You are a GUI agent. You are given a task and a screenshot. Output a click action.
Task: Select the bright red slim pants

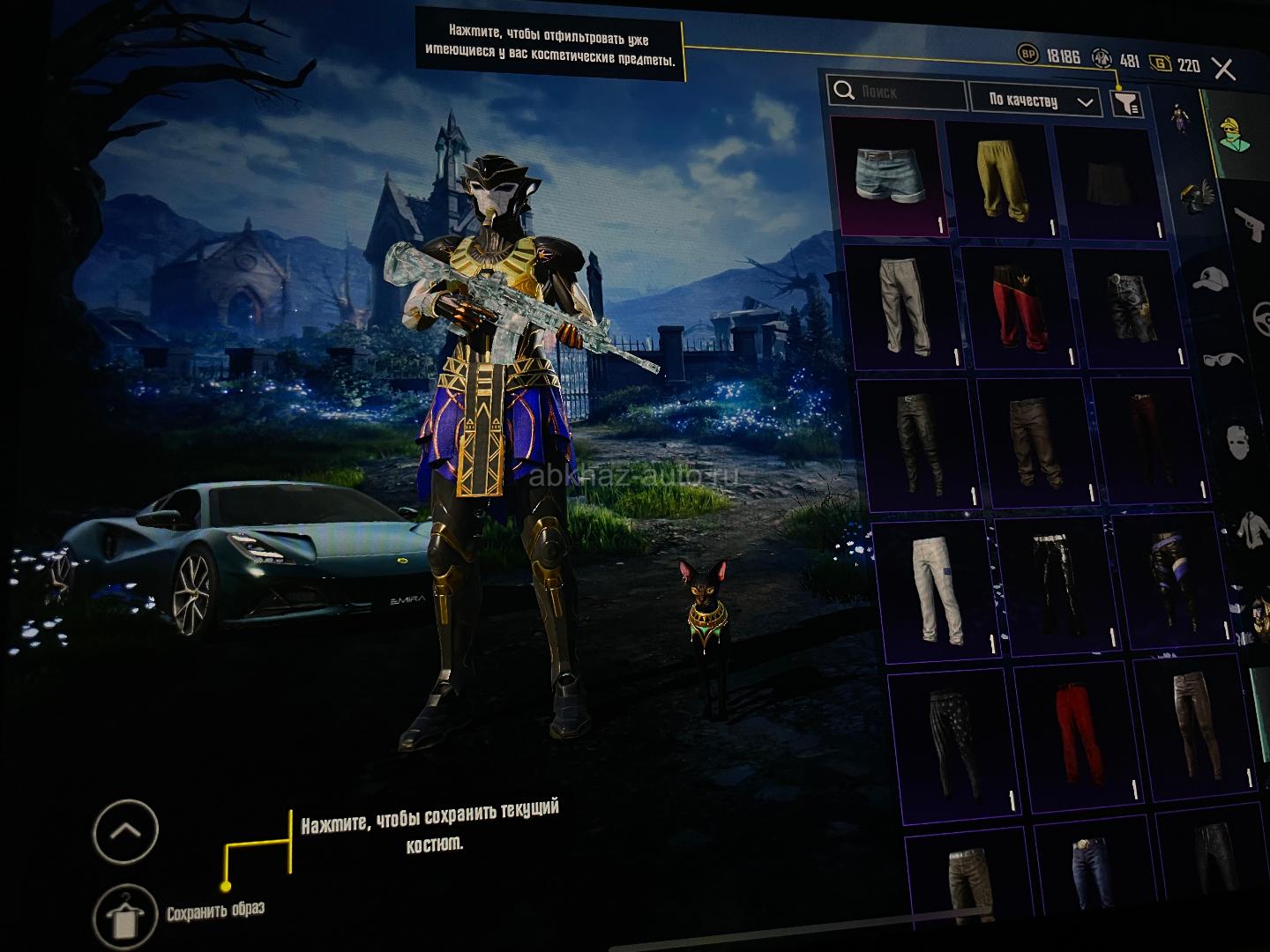click(x=1075, y=733)
